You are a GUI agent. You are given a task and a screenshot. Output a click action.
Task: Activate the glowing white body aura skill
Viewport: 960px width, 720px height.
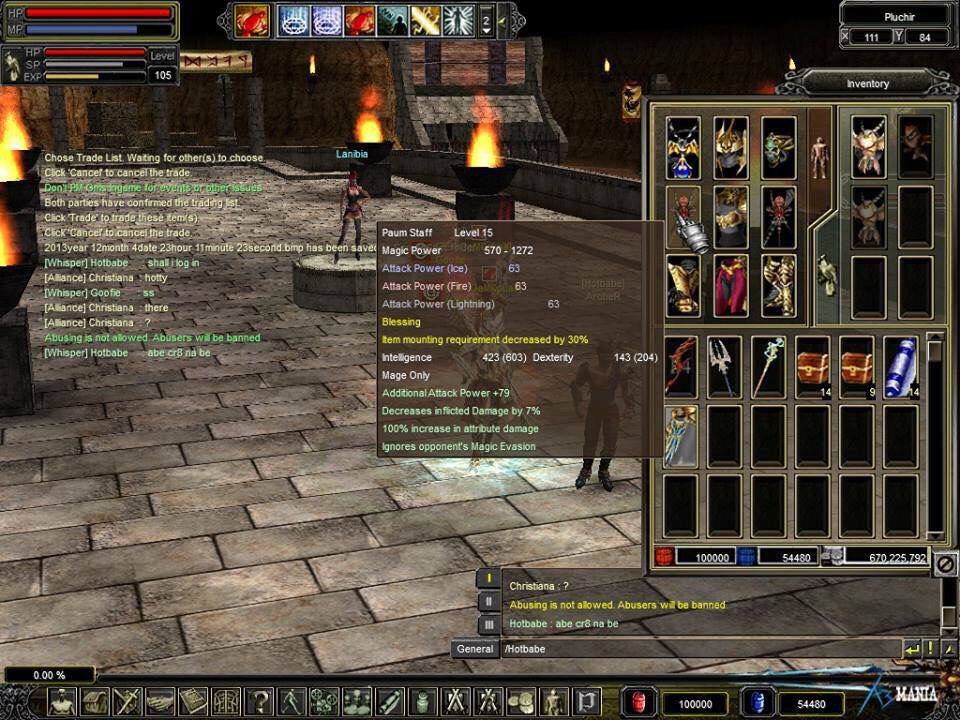tap(458, 20)
